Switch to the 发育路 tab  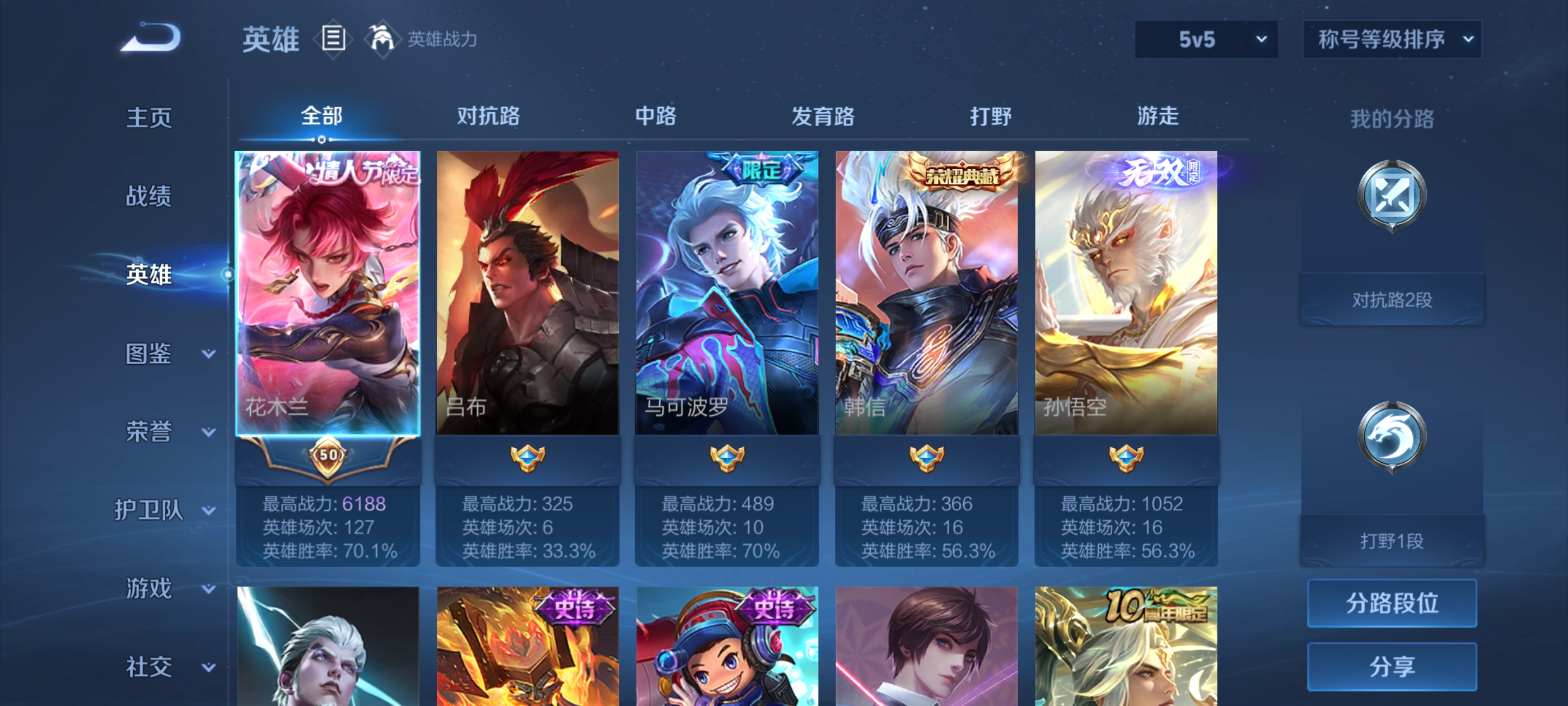tap(825, 117)
